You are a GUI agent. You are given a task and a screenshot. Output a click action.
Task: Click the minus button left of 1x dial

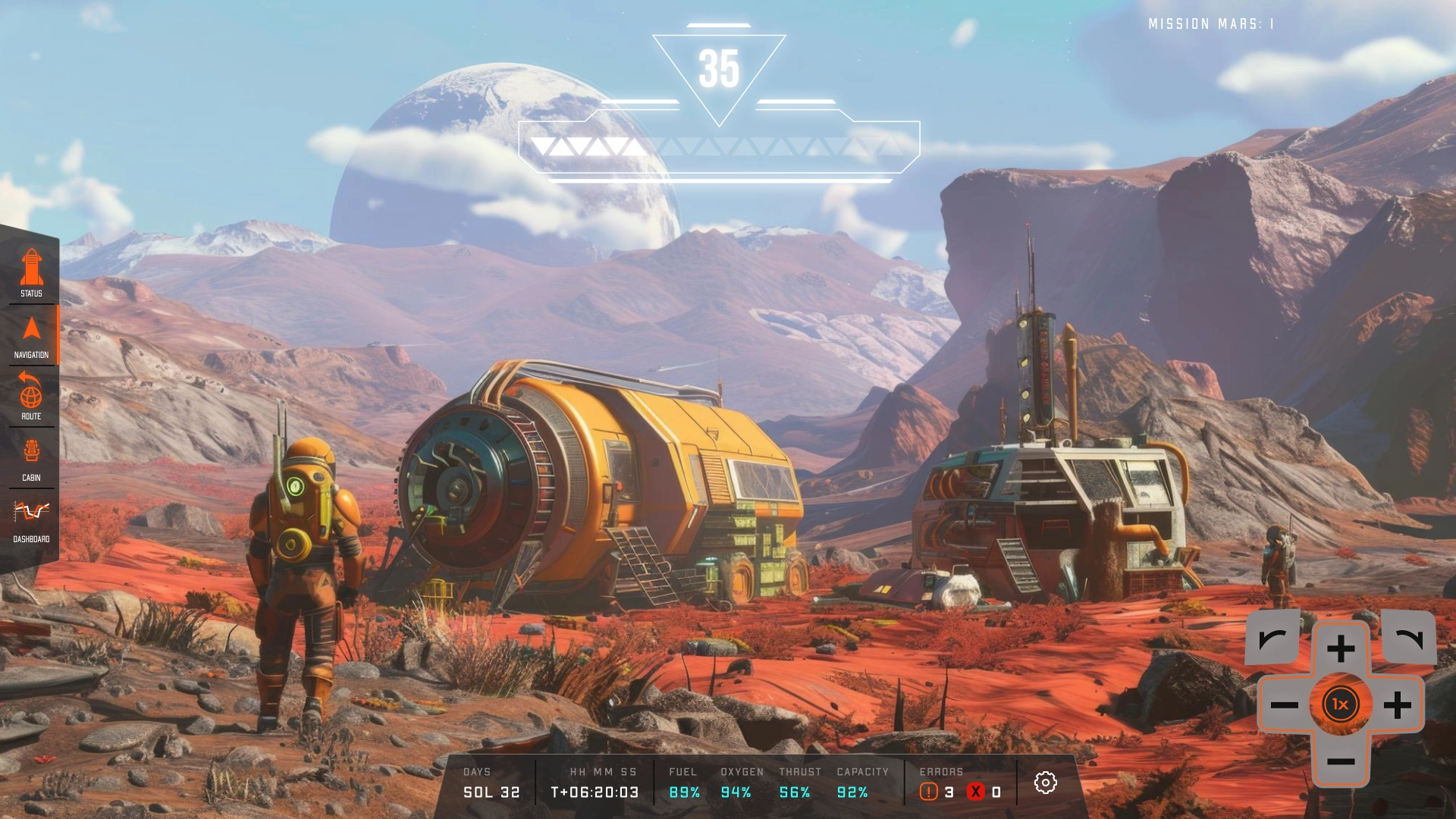coord(1285,705)
